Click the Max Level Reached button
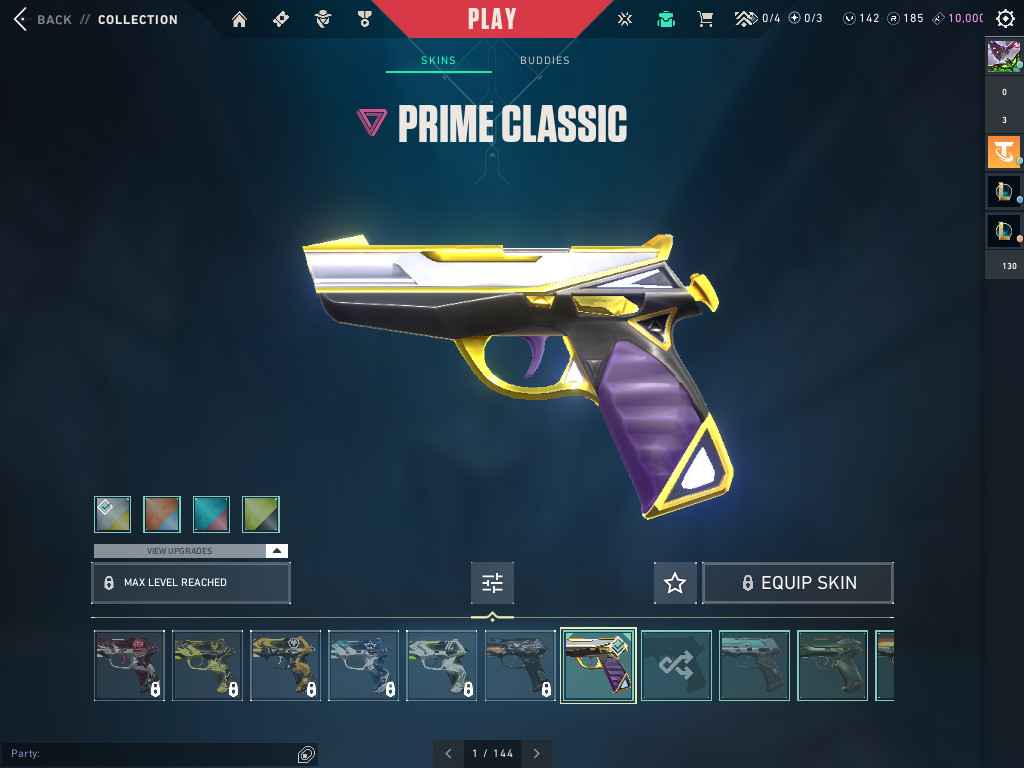The width and height of the screenshot is (1024, 768). tap(191, 583)
